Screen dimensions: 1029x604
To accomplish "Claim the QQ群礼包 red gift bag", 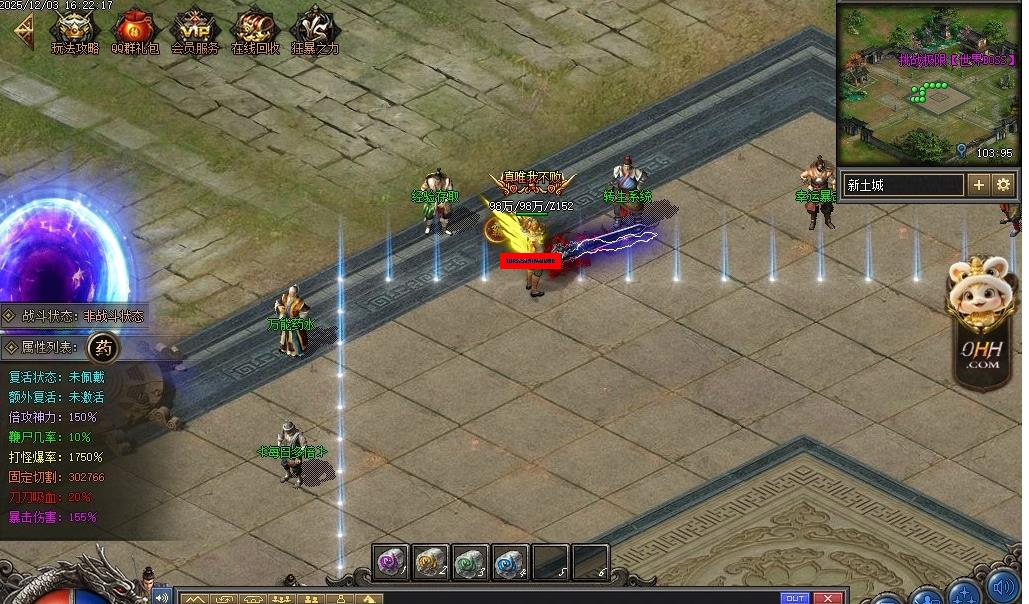I will 133,30.
